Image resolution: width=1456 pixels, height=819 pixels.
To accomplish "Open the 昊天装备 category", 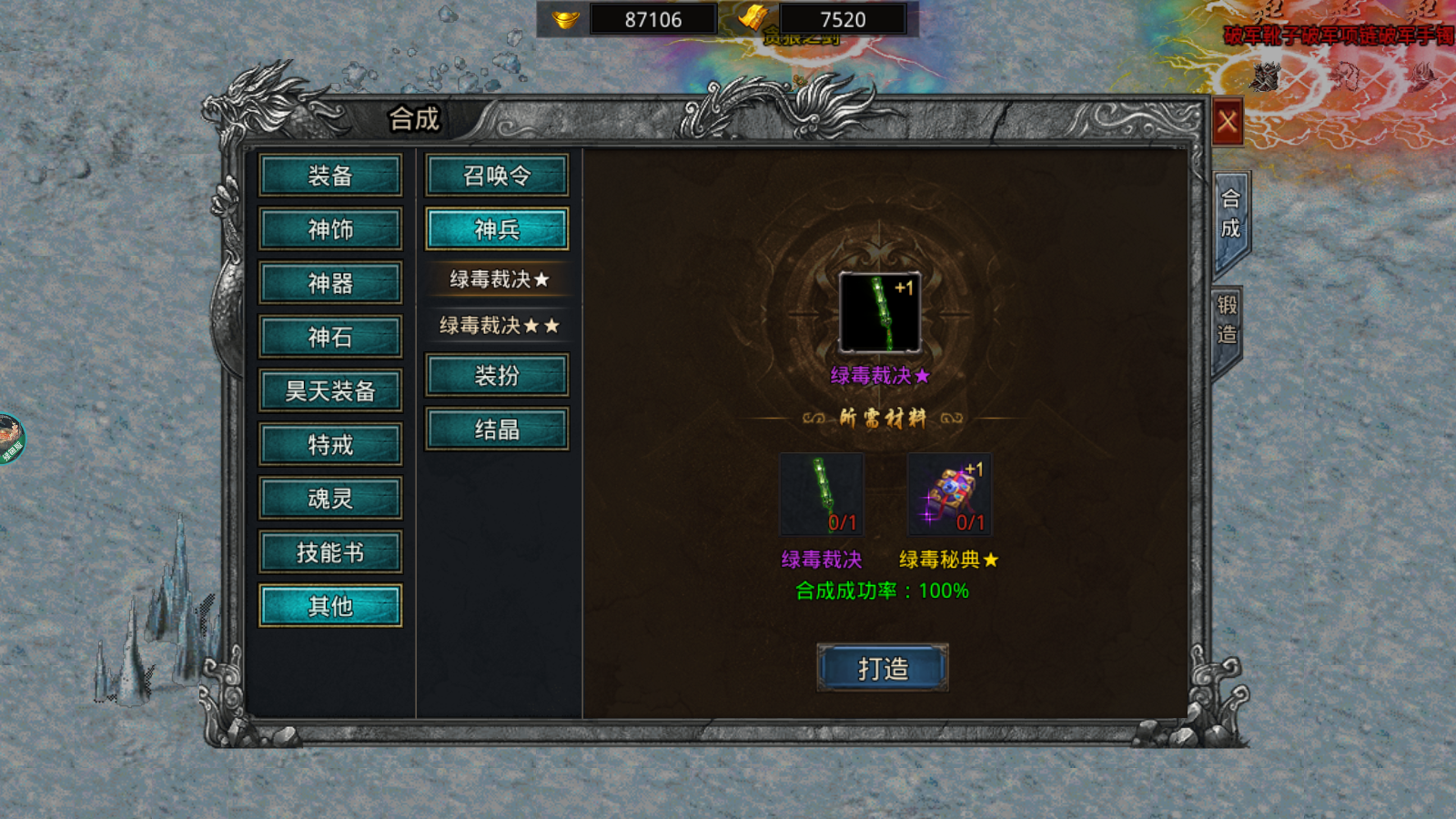I will click(330, 390).
